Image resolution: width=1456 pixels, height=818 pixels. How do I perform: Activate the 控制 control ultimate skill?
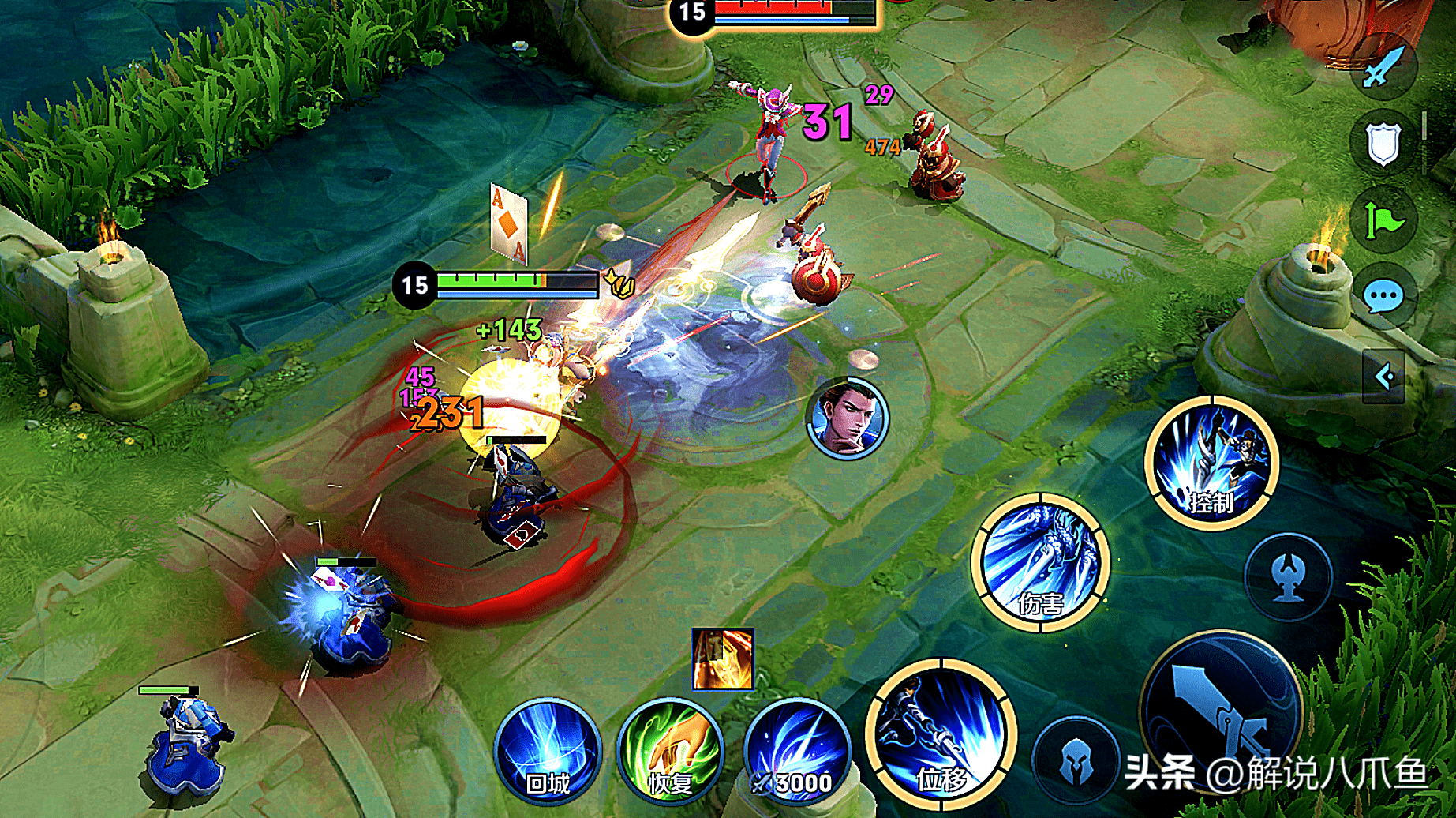pyautogui.click(x=1211, y=463)
